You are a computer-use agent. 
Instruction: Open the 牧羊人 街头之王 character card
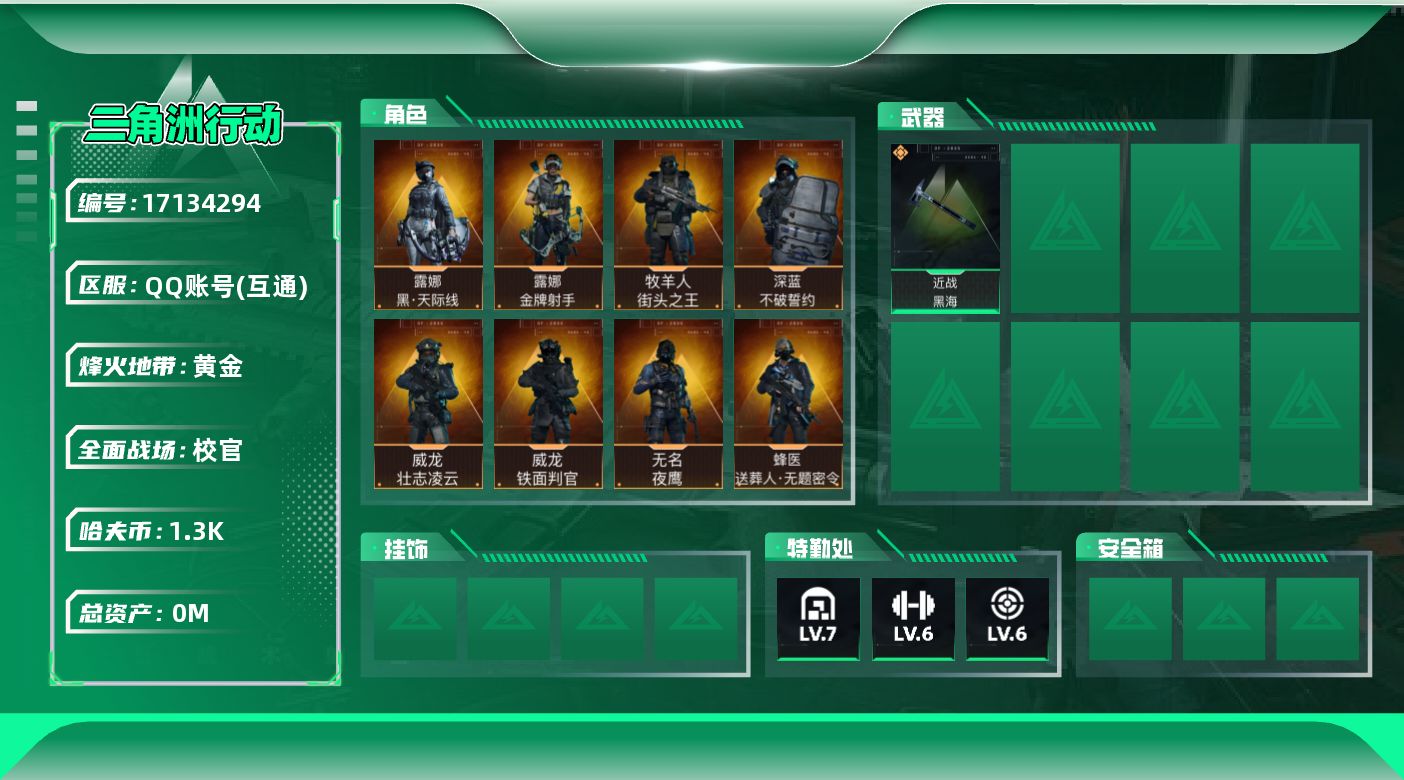coord(668,224)
